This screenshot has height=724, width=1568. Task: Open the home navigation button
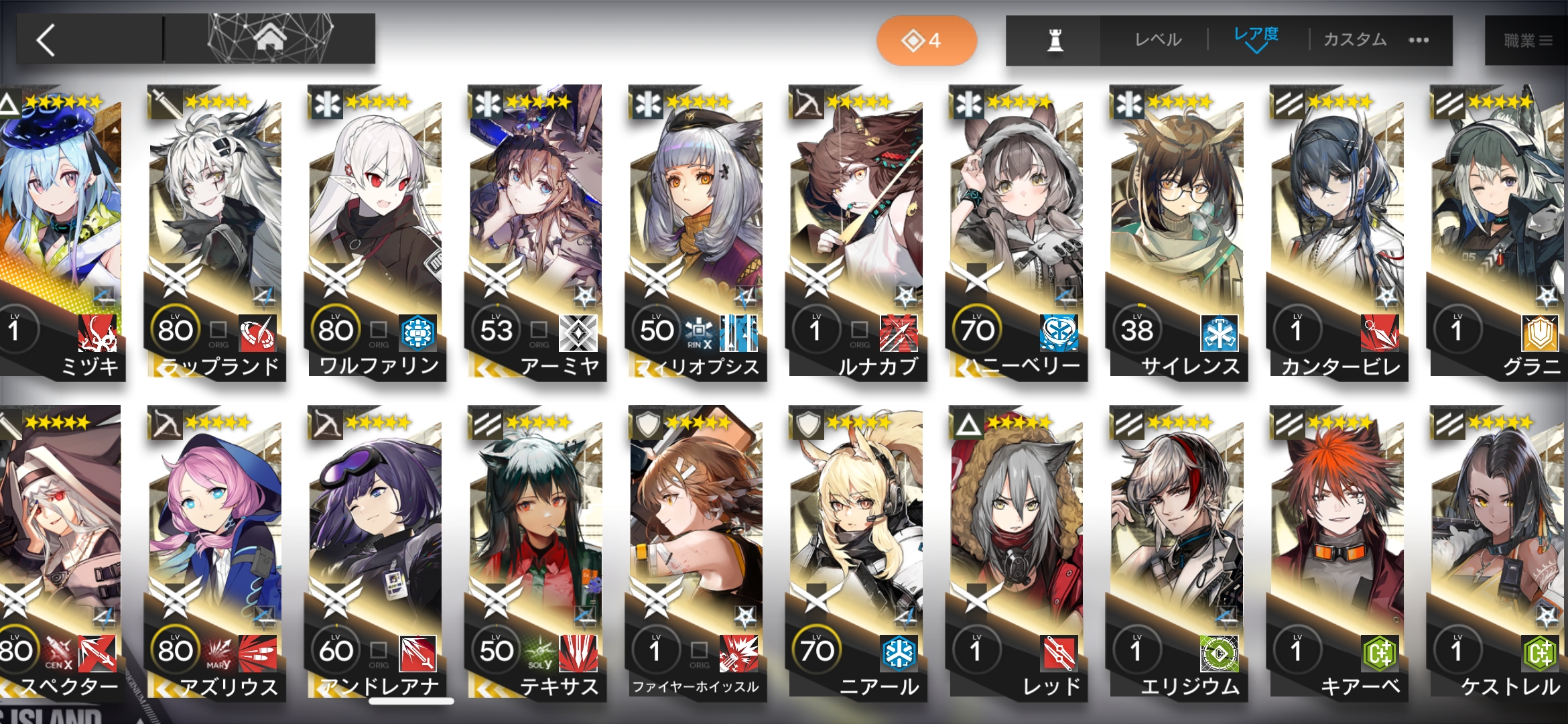coord(269,39)
